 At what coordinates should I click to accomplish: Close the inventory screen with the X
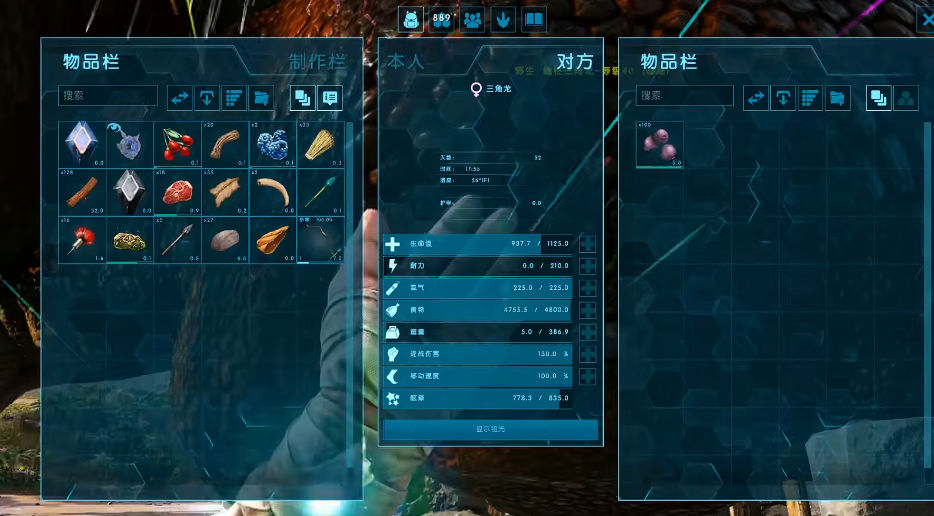(925, 17)
